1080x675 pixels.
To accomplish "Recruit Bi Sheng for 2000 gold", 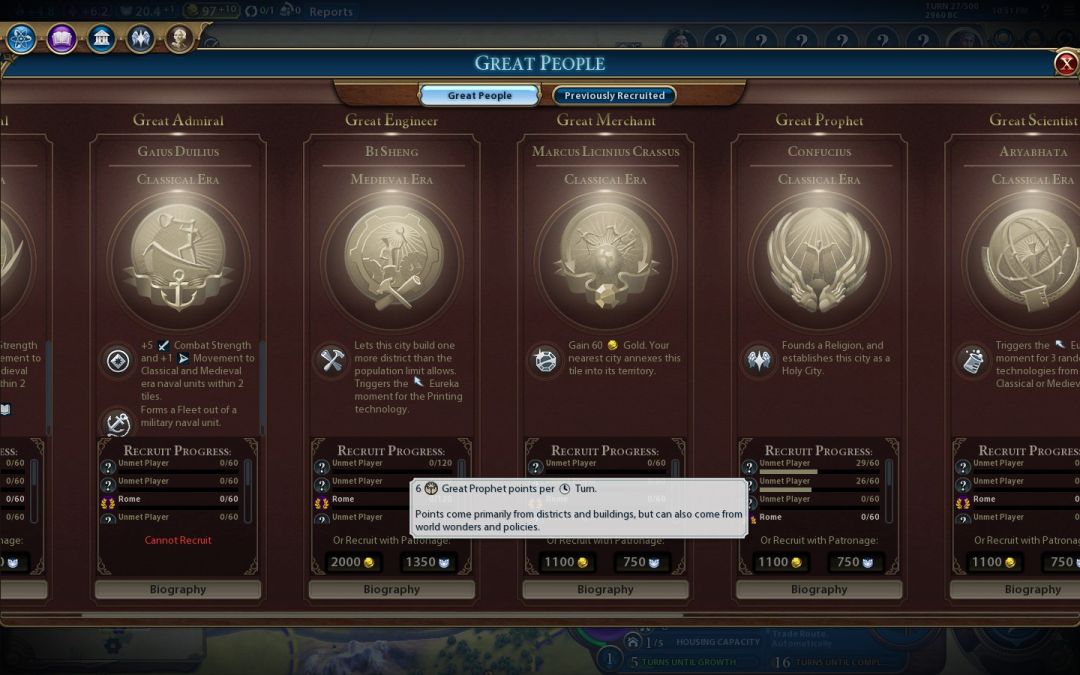I will pos(352,562).
